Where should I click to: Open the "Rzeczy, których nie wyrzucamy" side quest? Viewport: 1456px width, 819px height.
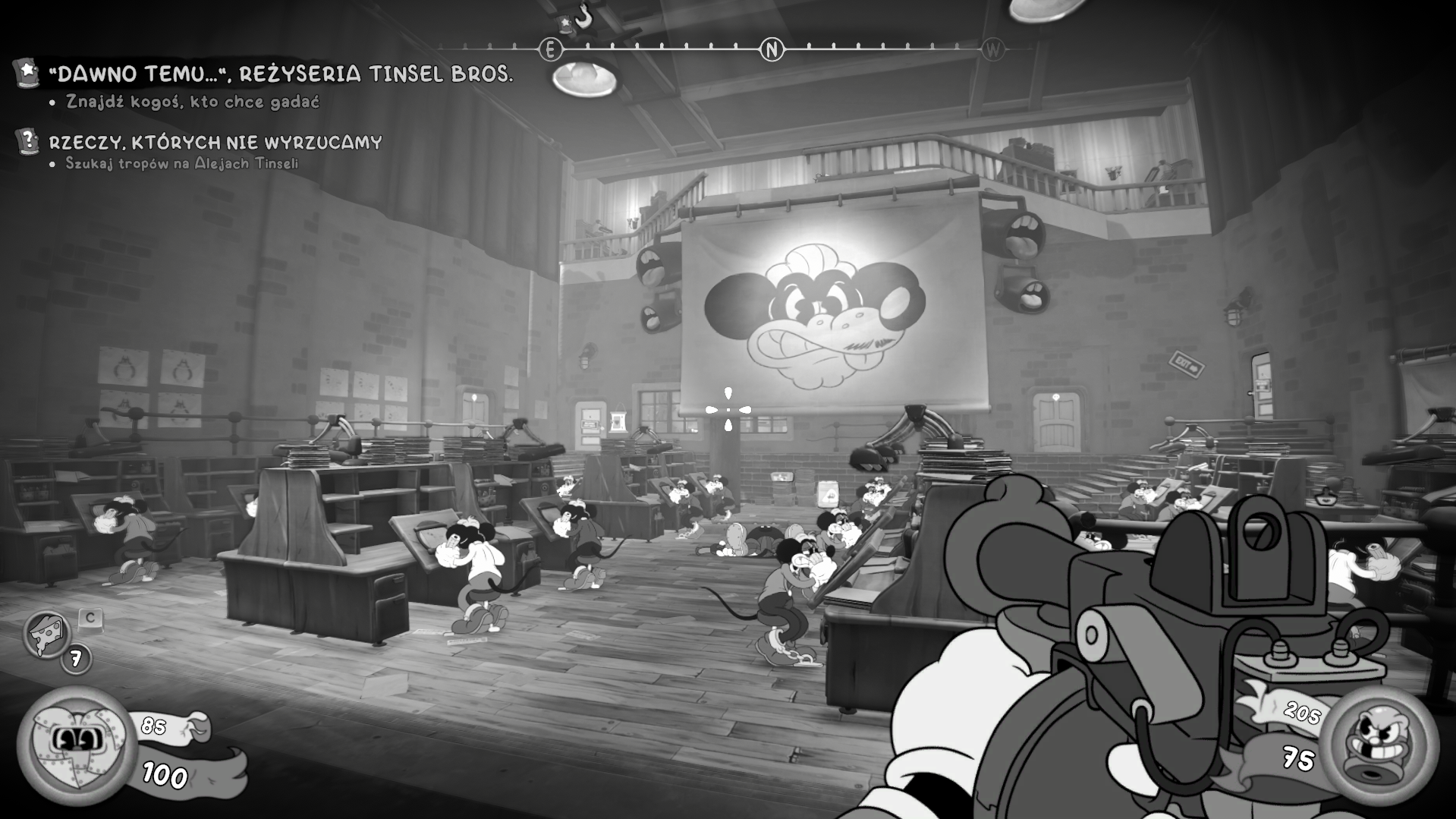pyautogui.click(x=215, y=143)
